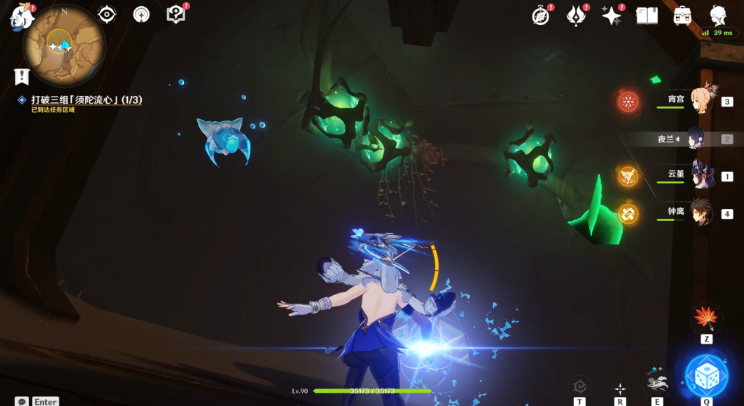The image size is (744, 406).
Task: Open the wish four-pointed star icon
Action: (611, 15)
